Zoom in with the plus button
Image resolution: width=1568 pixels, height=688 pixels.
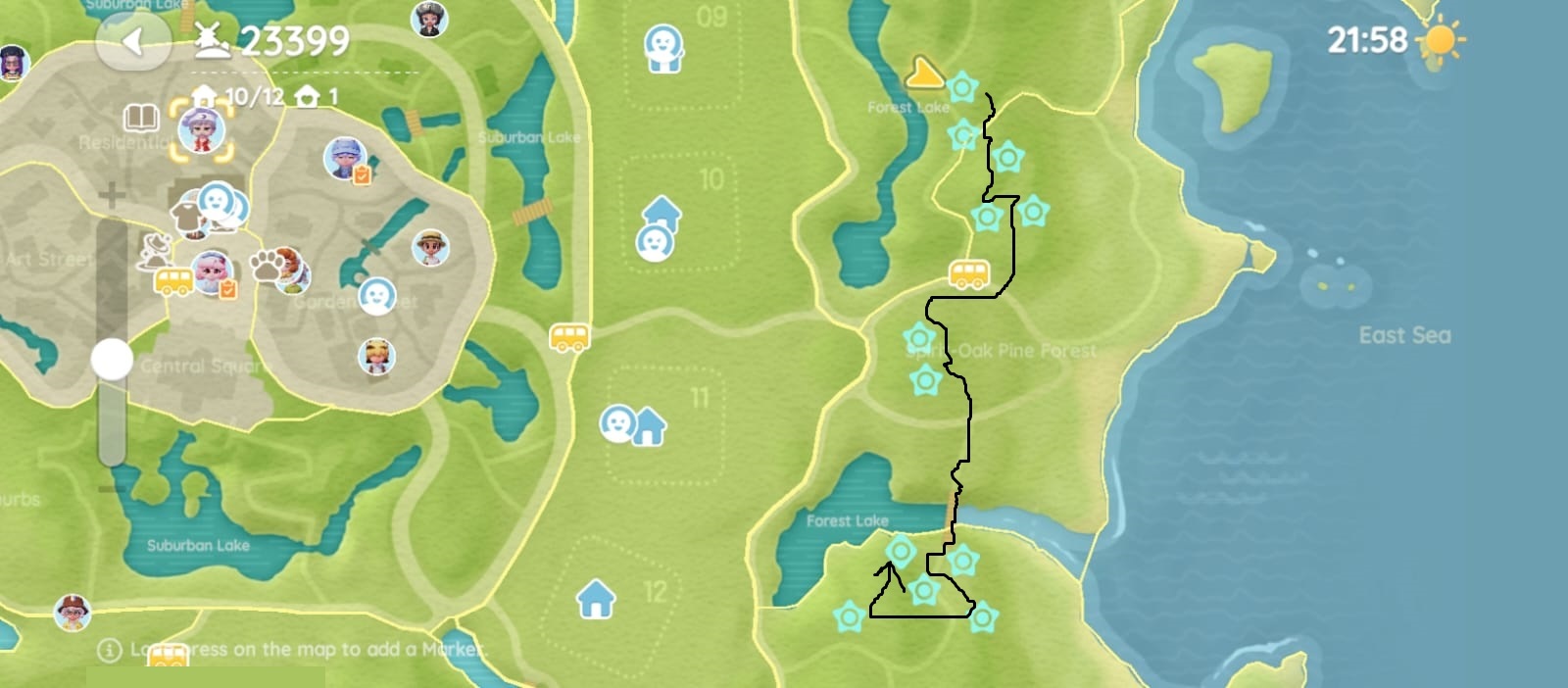(x=112, y=195)
